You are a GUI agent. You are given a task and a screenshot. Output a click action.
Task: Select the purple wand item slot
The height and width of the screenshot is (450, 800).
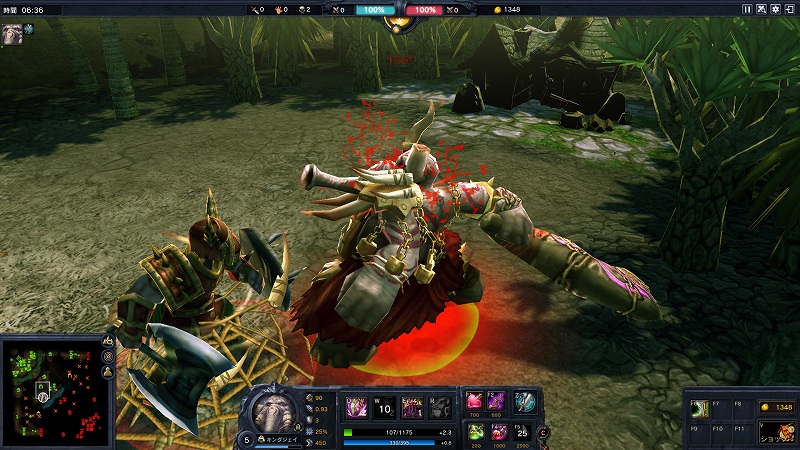pos(497,401)
